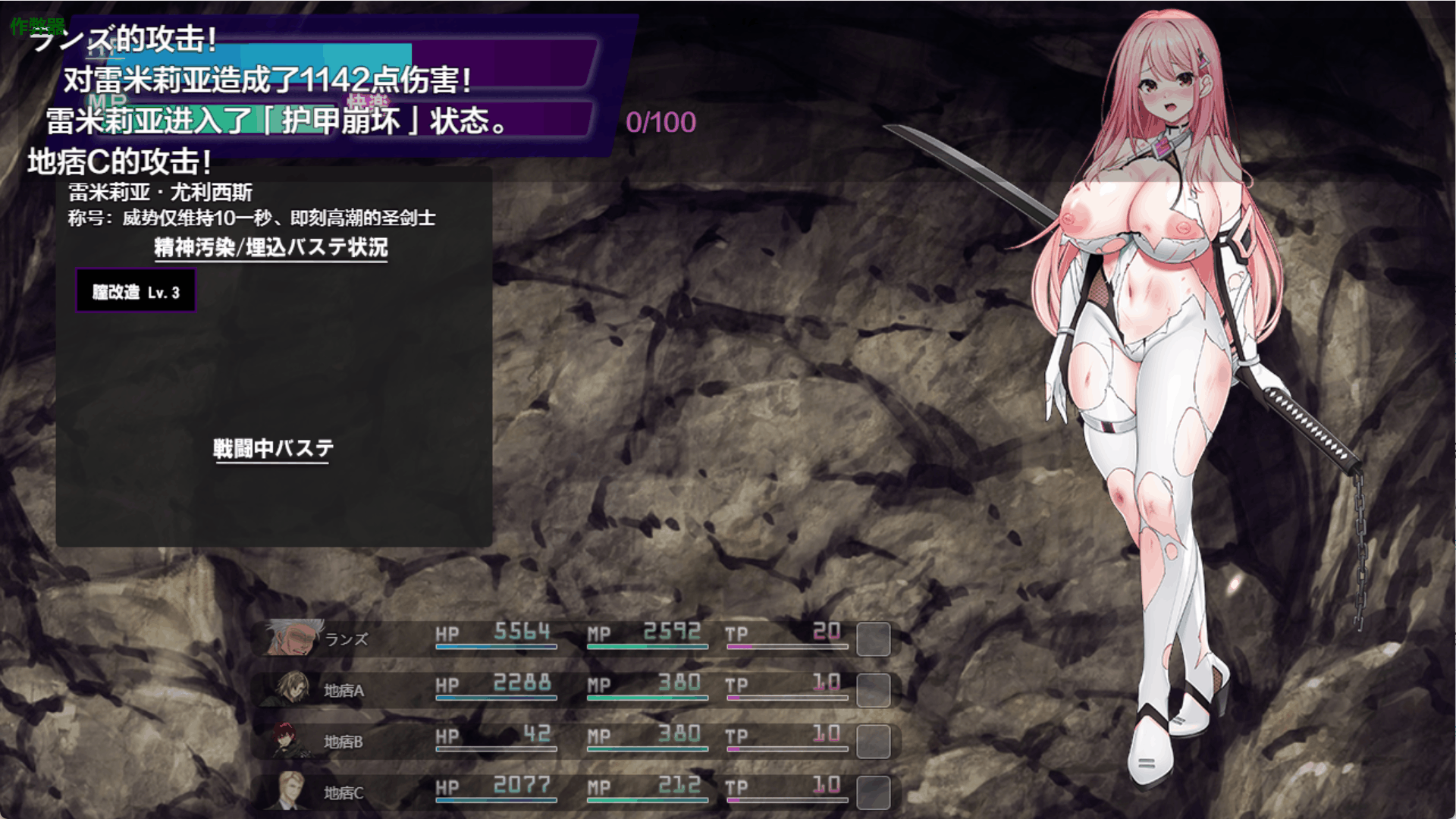The width and height of the screenshot is (1456, 819).
Task: Choose the 地痞B party row
Action: click(x=576, y=741)
